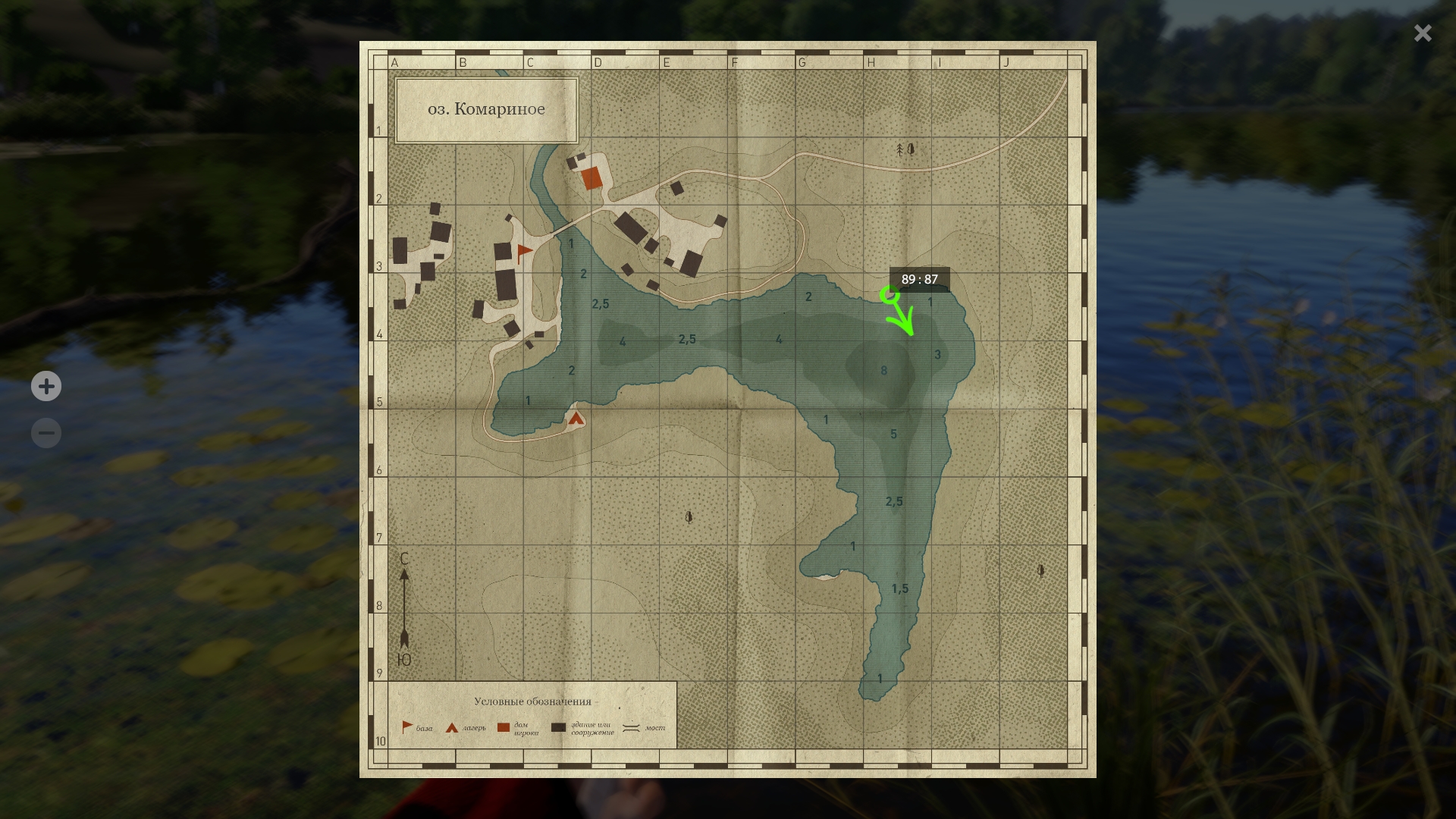Select the red camp tent marker
The height and width of the screenshot is (819, 1456).
click(576, 418)
